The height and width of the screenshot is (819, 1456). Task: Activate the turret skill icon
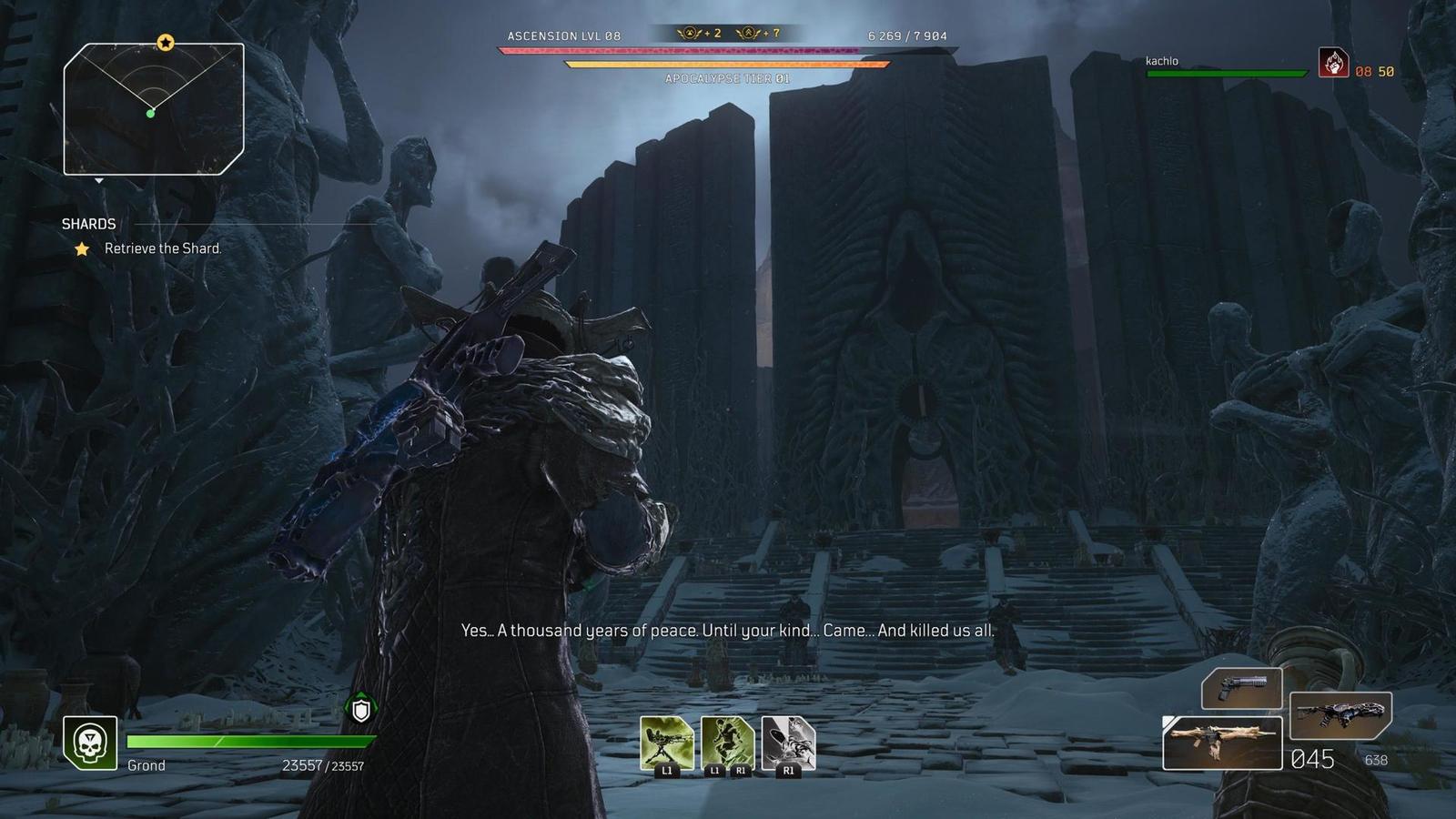(667, 743)
